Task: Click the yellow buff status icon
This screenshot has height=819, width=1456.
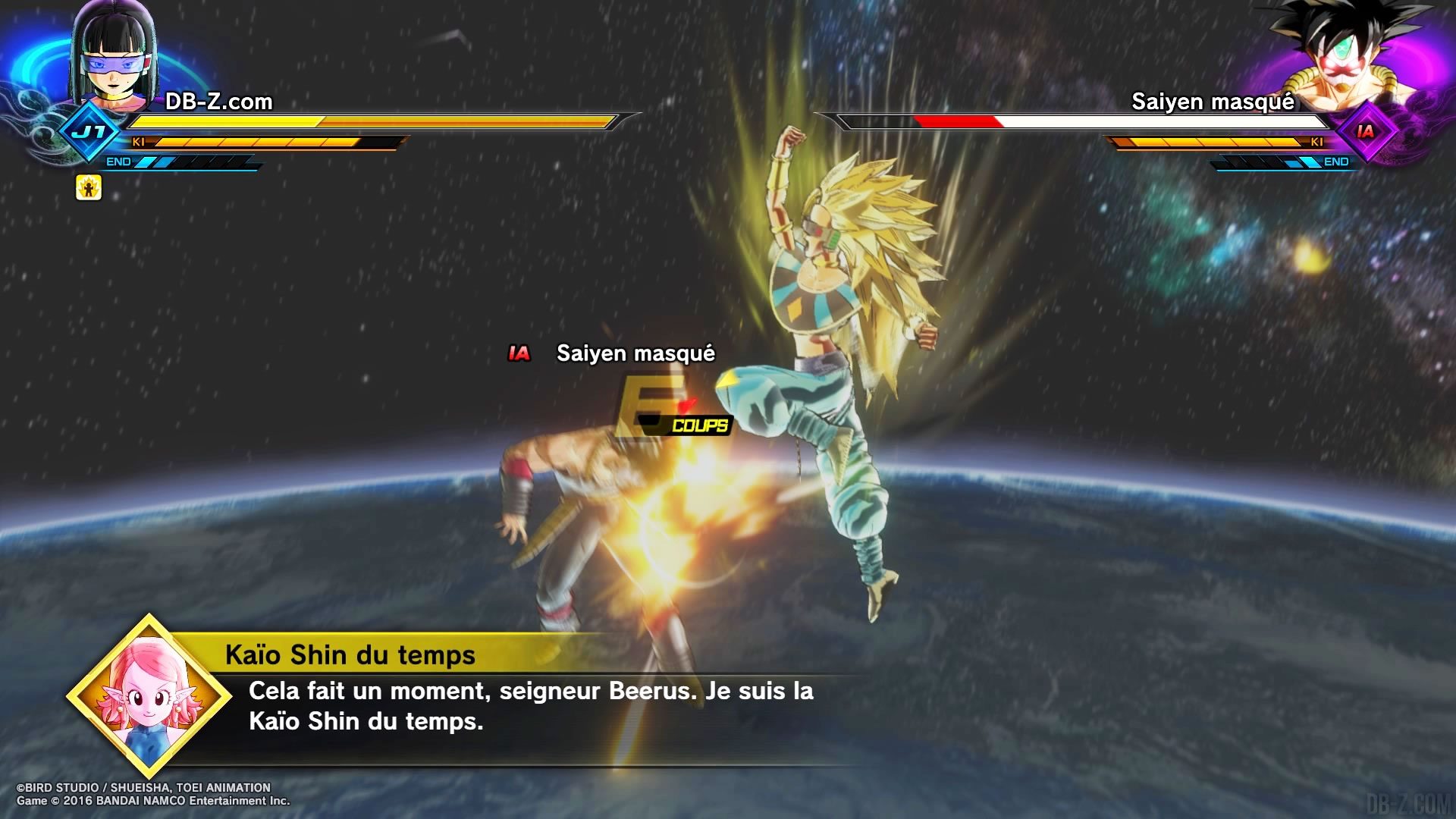Action: point(89,187)
